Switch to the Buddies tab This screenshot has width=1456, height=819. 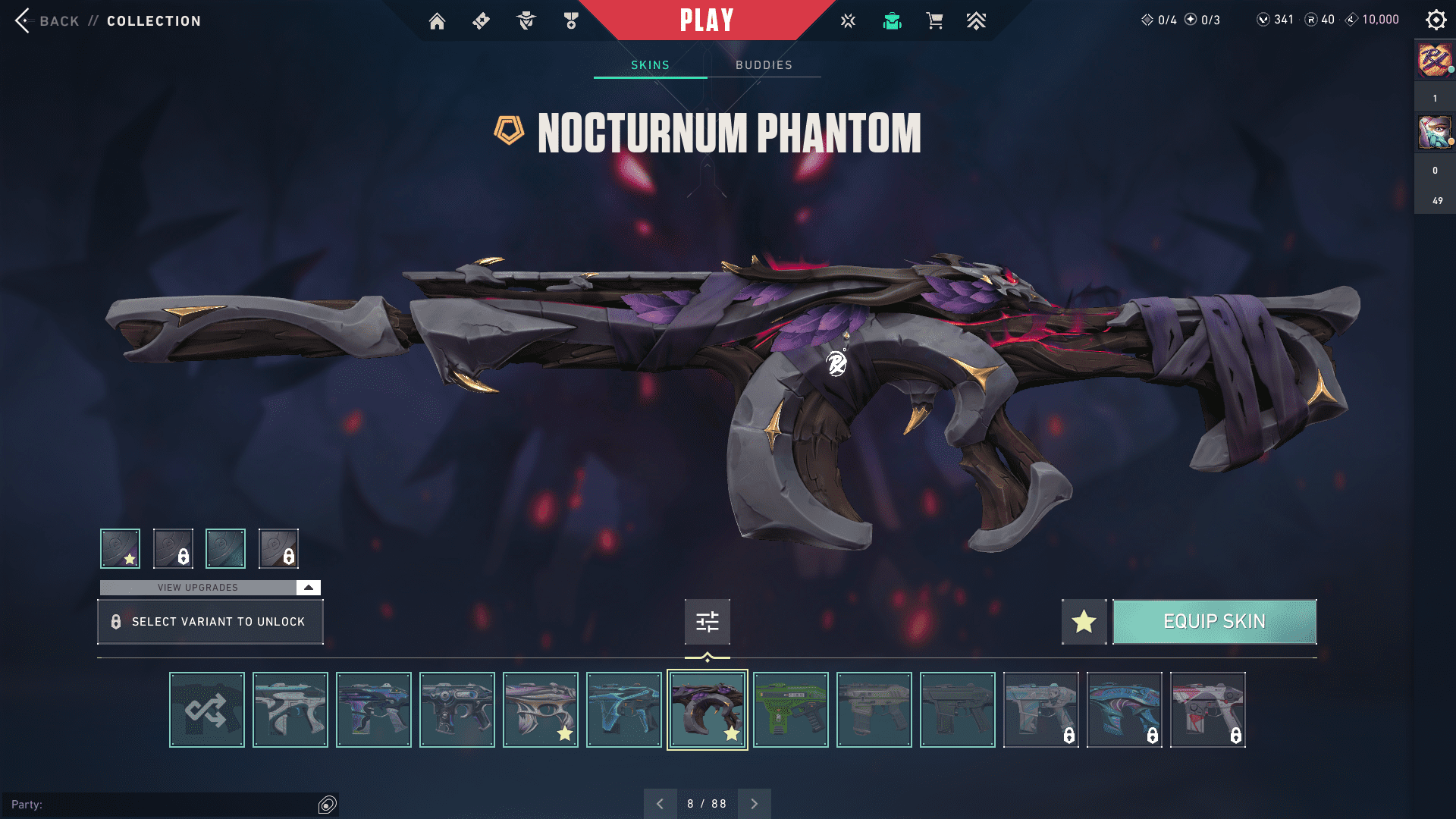pyautogui.click(x=764, y=65)
